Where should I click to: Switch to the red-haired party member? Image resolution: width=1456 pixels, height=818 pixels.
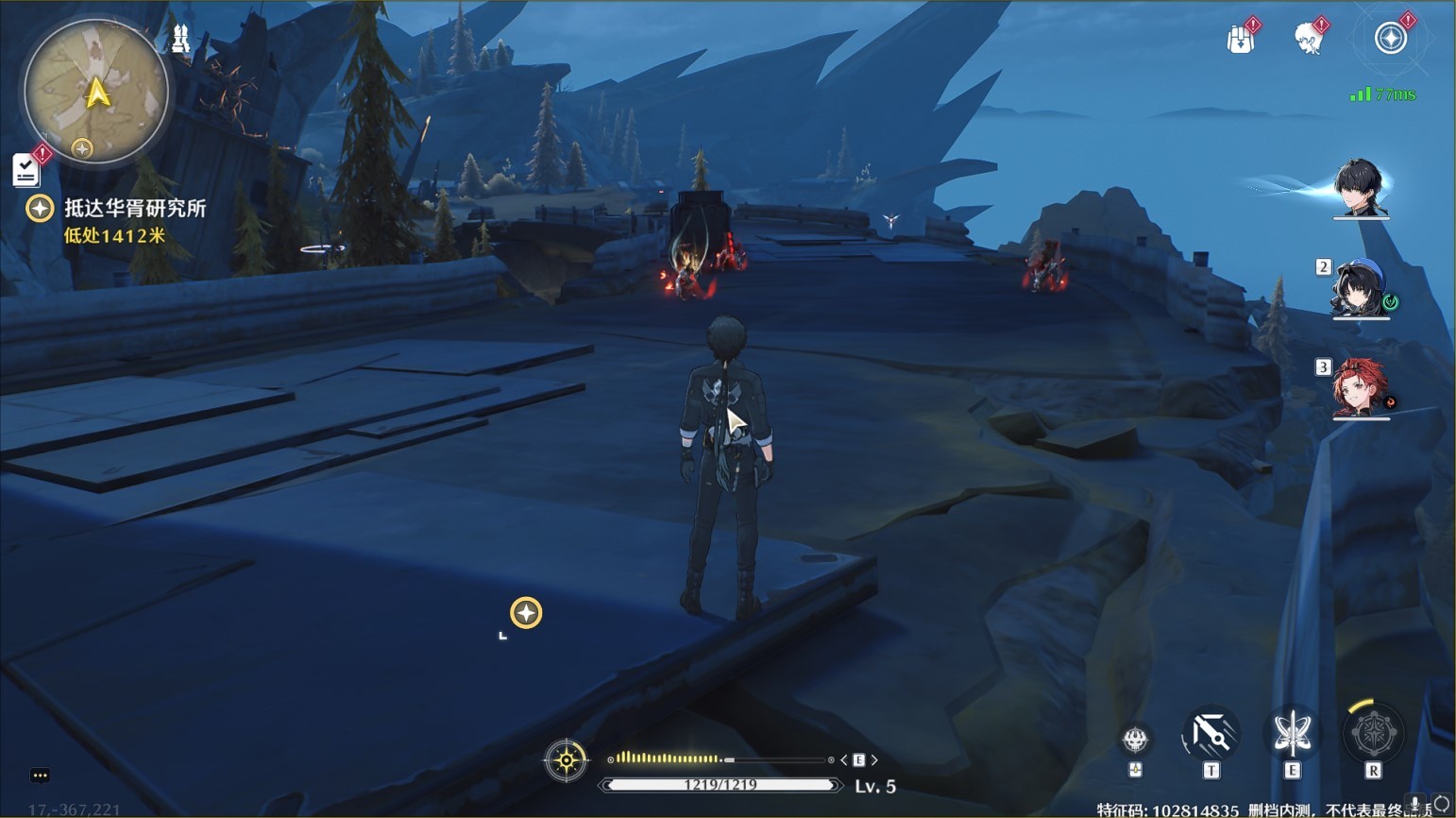tap(1358, 387)
